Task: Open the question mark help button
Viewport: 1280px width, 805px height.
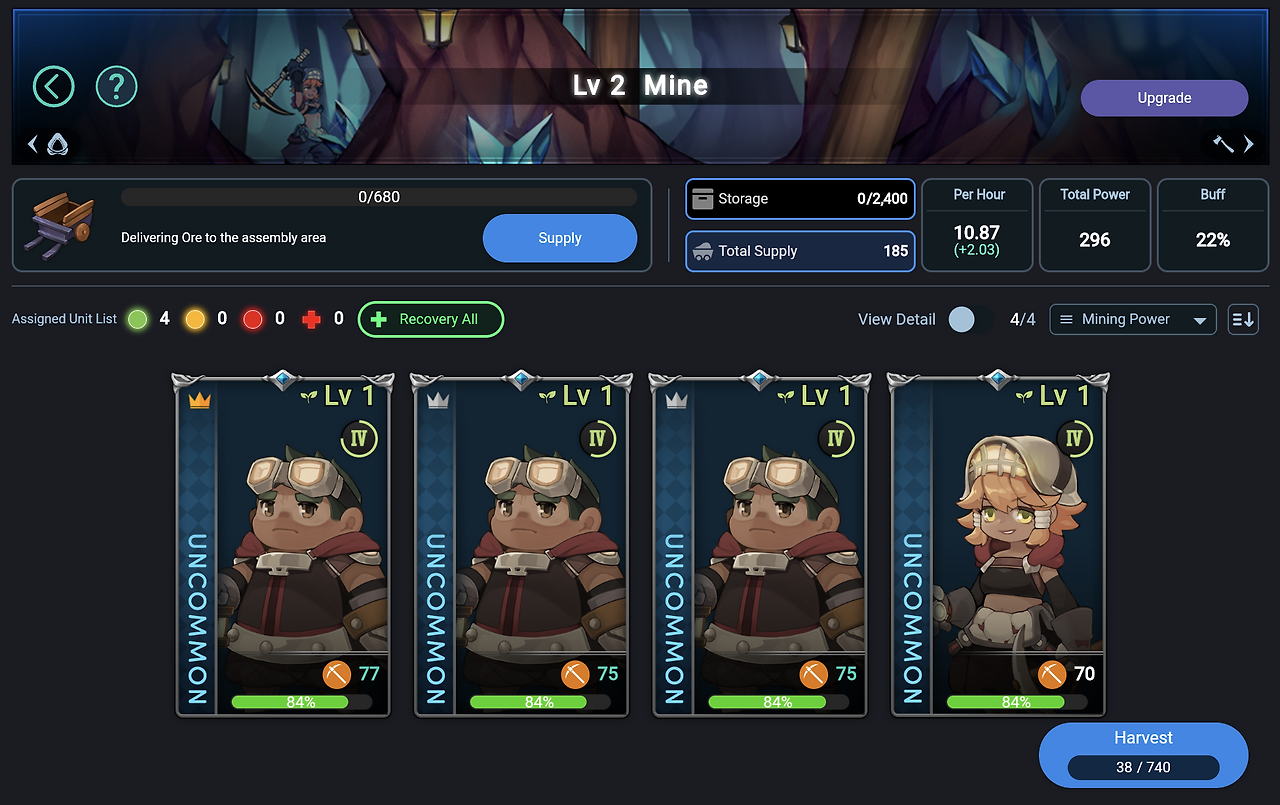Action: (116, 87)
